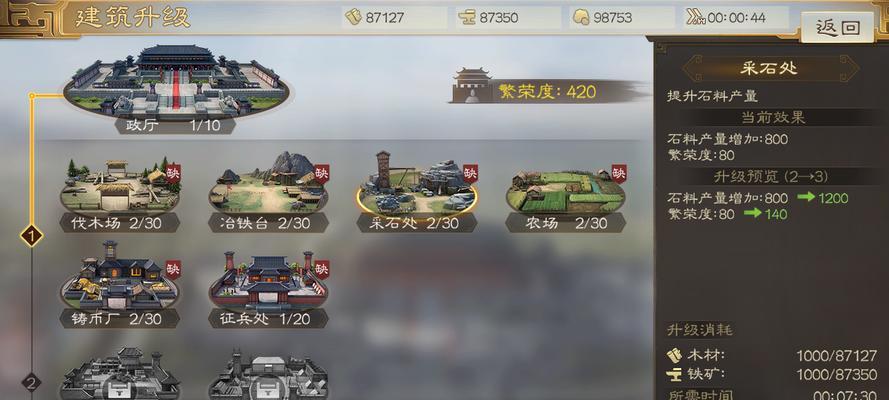Choose the 伐木场 lumber yard tile
The width and height of the screenshot is (889, 400).
(119, 188)
